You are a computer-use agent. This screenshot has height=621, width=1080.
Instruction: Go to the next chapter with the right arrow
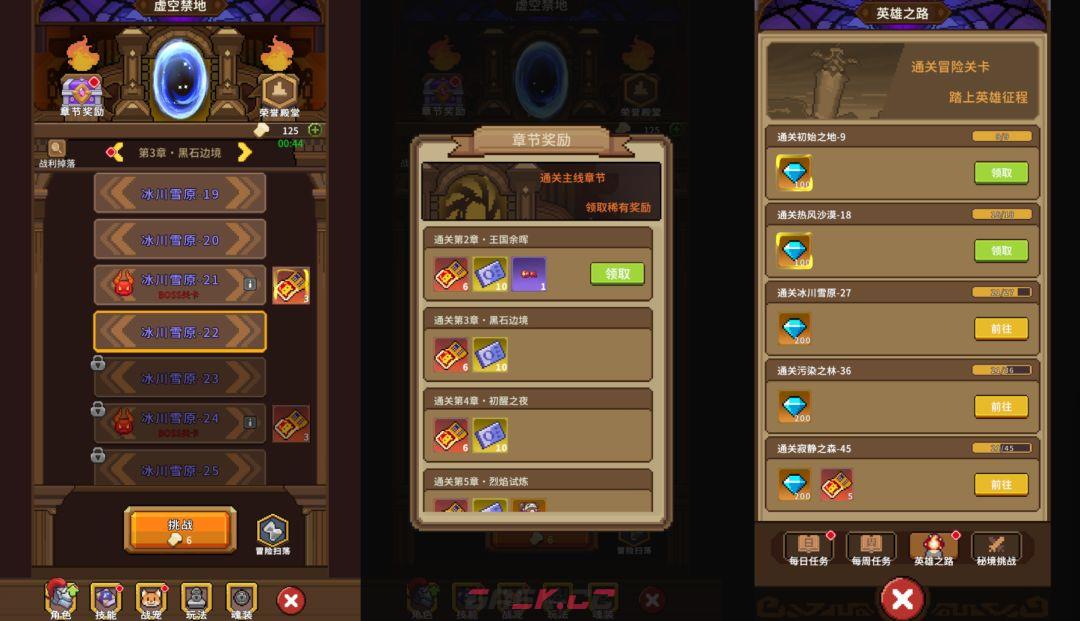point(243,152)
